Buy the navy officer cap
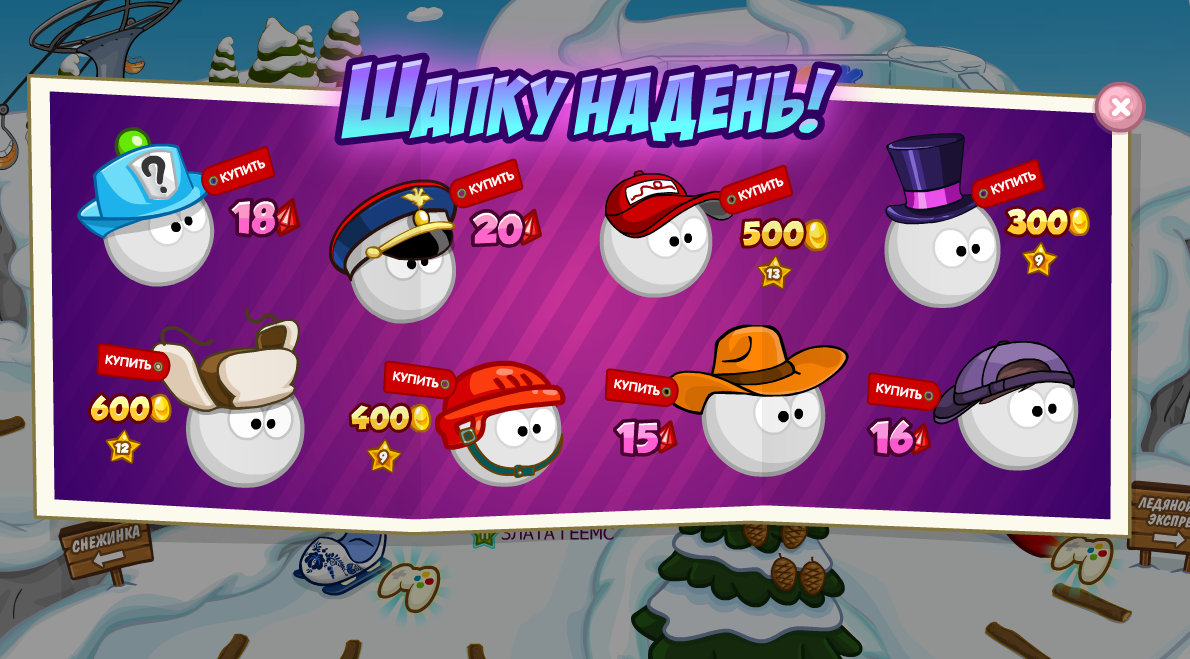 point(489,183)
